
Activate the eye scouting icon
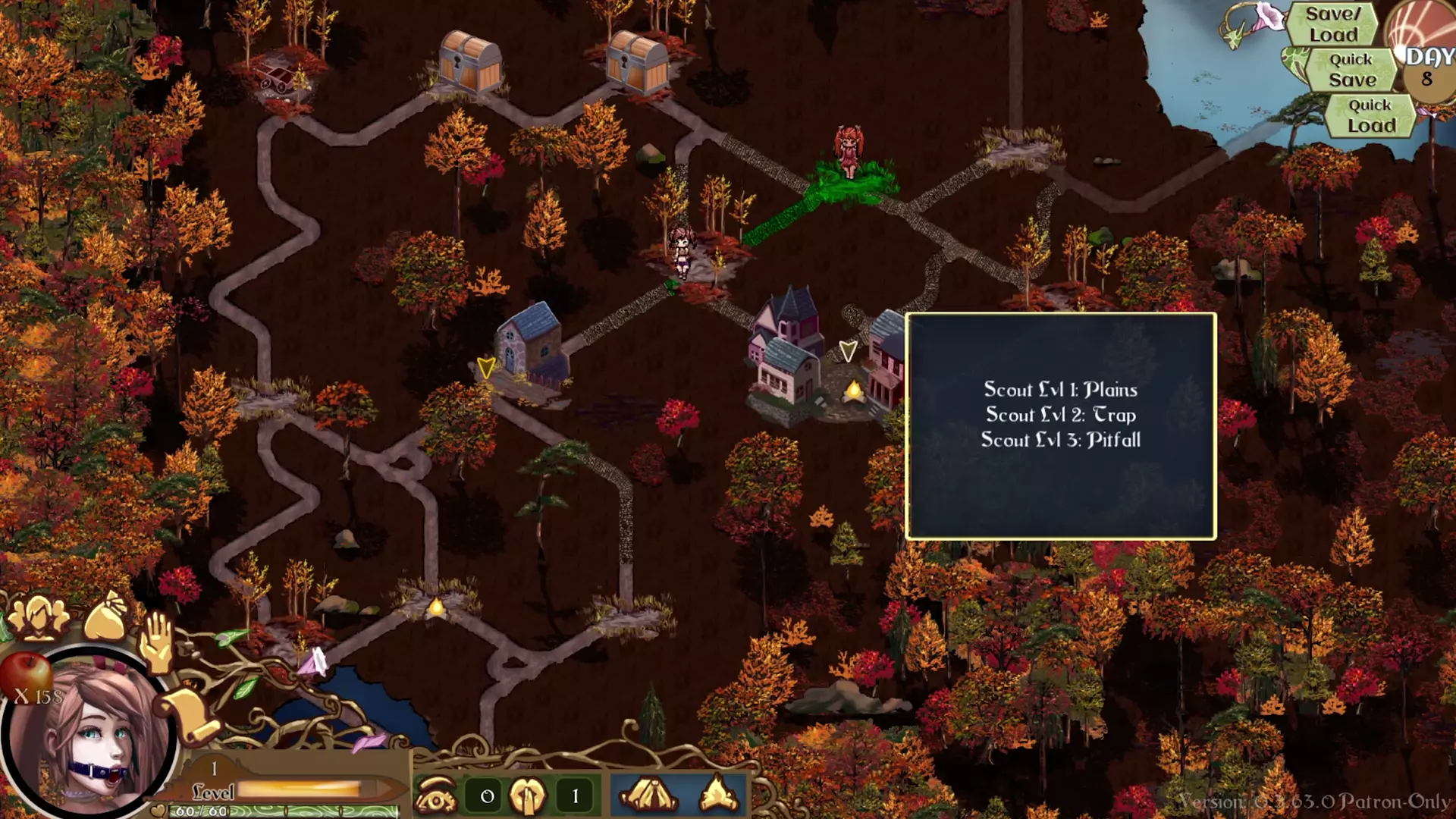point(436,795)
